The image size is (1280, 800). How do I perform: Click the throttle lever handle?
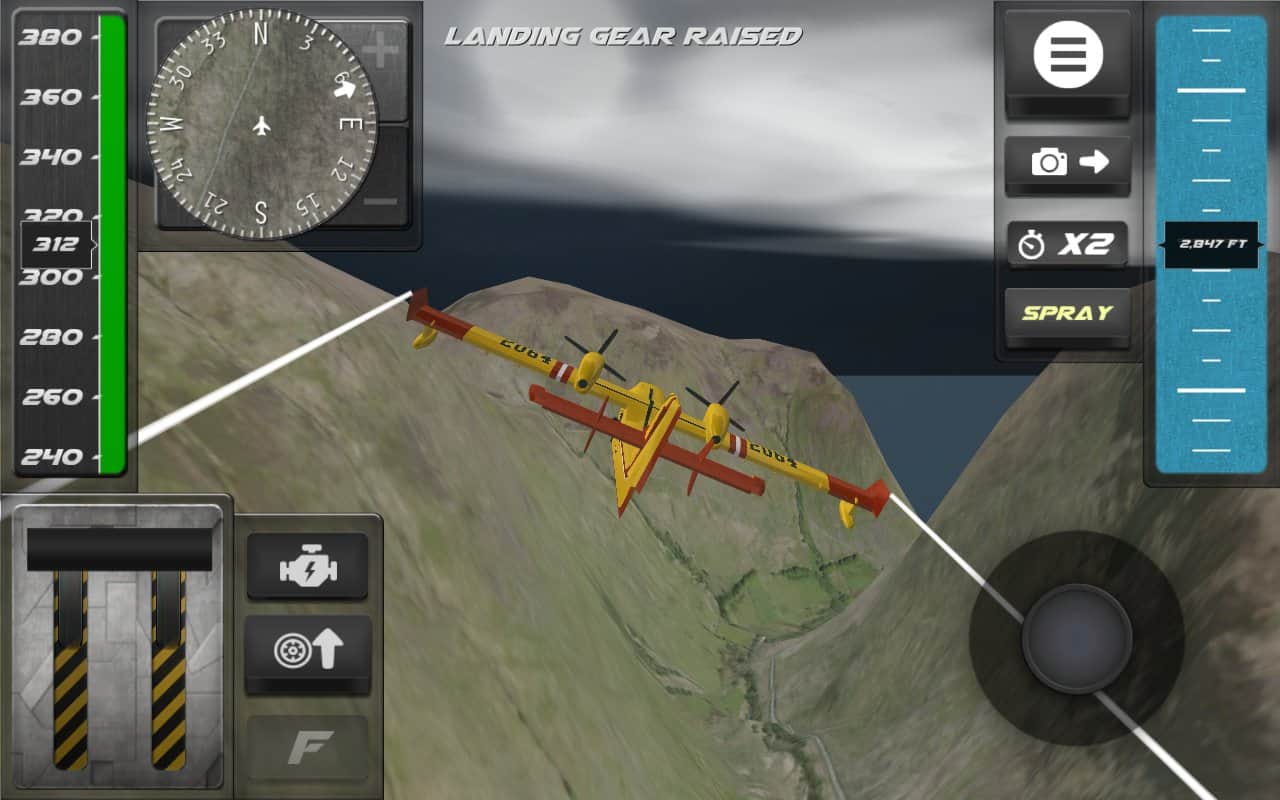pyautogui.click(x=119, y=549)
